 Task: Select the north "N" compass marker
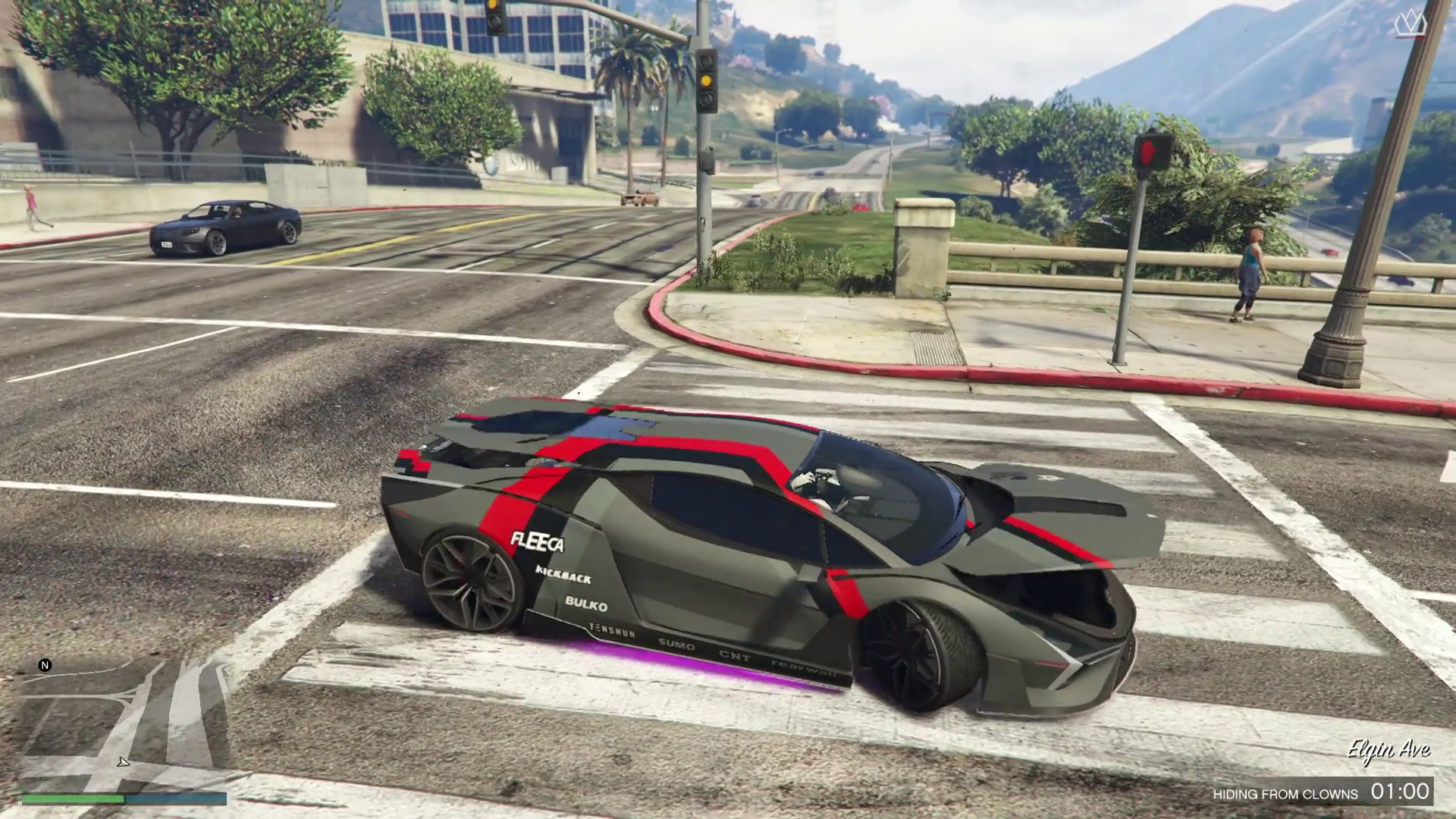click(45, 665)
